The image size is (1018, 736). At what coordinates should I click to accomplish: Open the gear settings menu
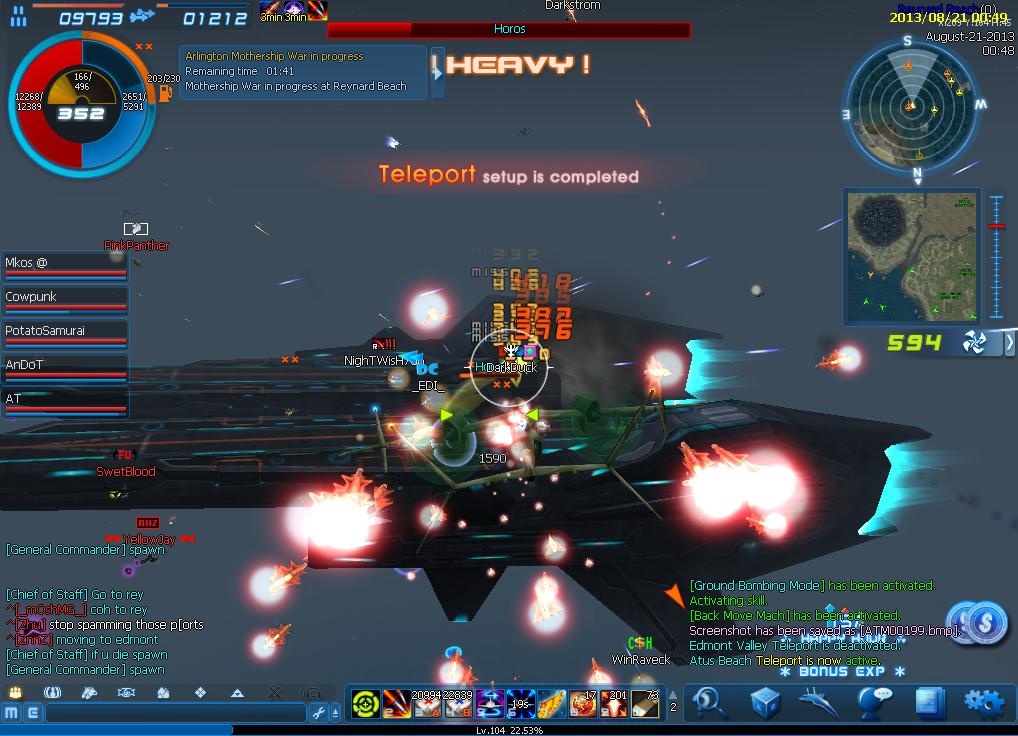pos(983,702)
